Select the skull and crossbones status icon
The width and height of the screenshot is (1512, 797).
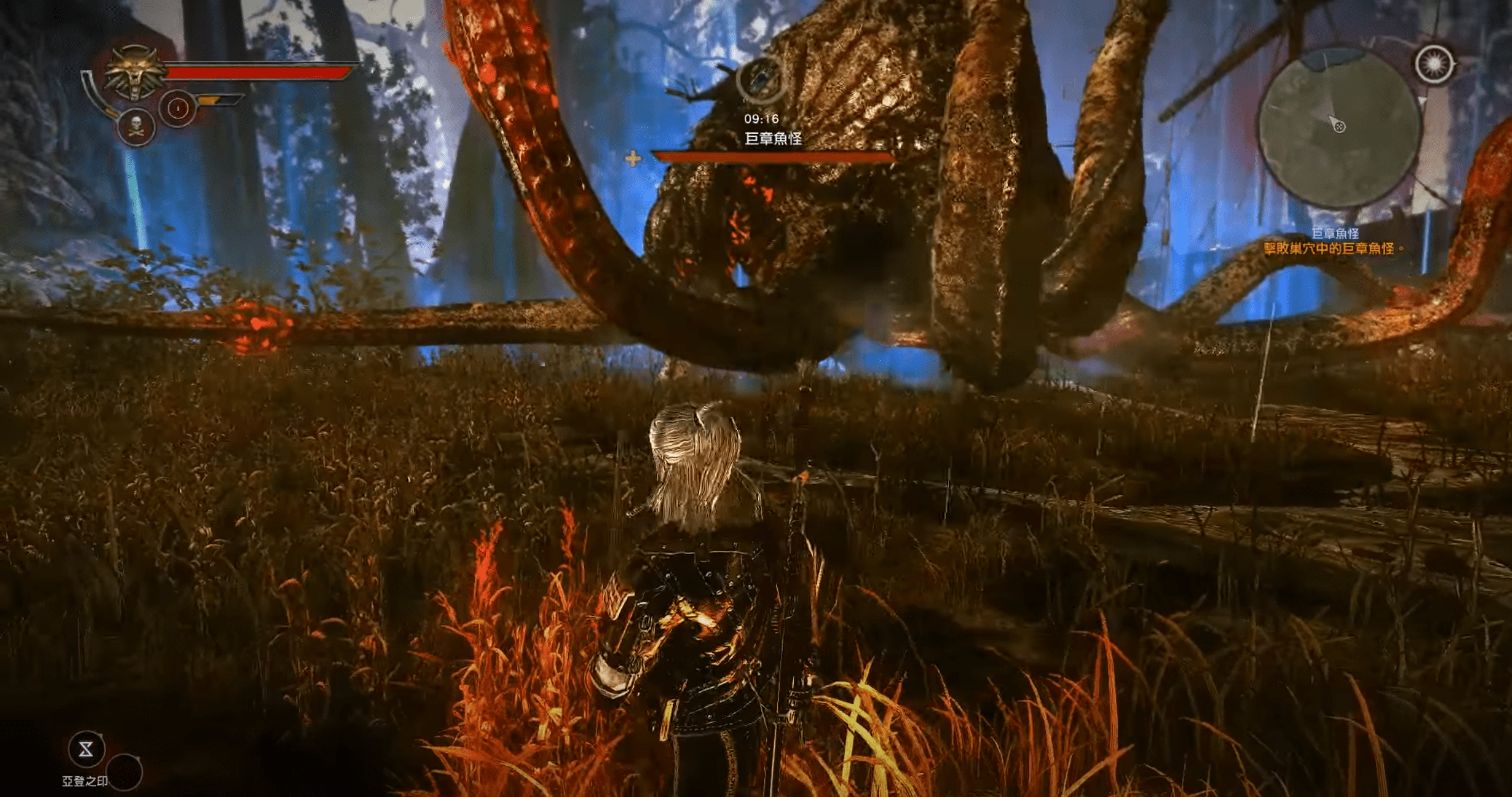[x=136, y=128]
